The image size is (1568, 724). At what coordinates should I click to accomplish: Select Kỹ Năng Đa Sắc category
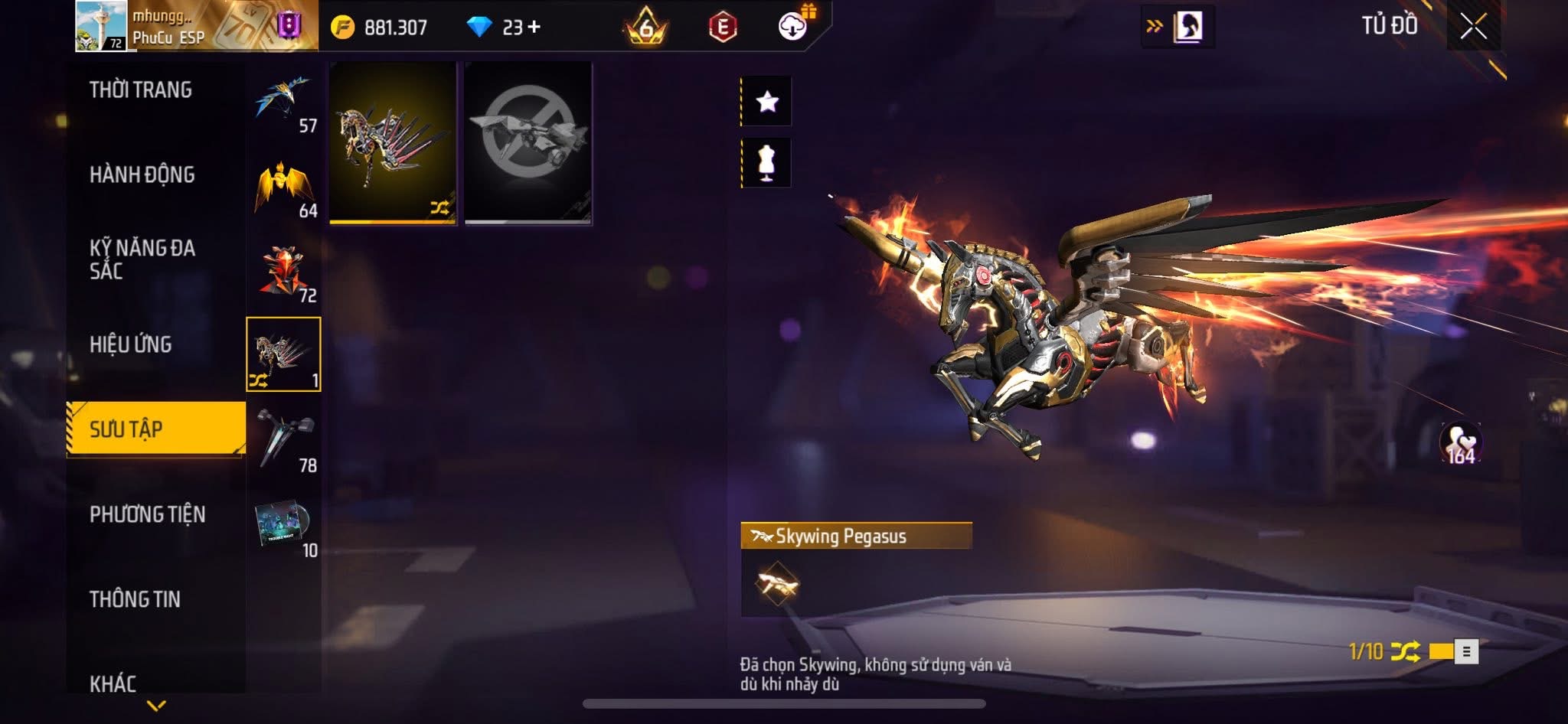142,259
